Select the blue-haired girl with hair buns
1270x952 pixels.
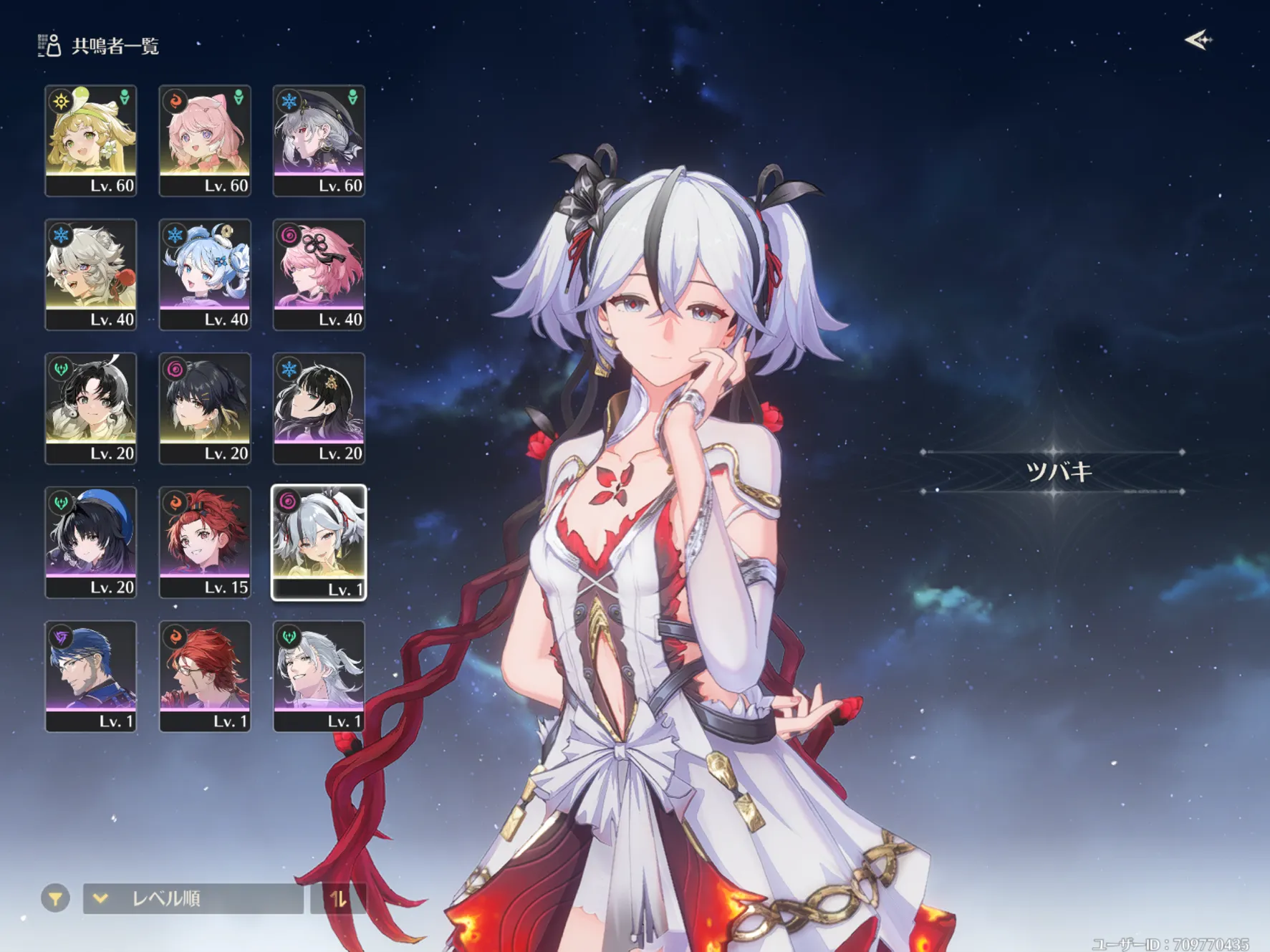[x=205, y=274]
